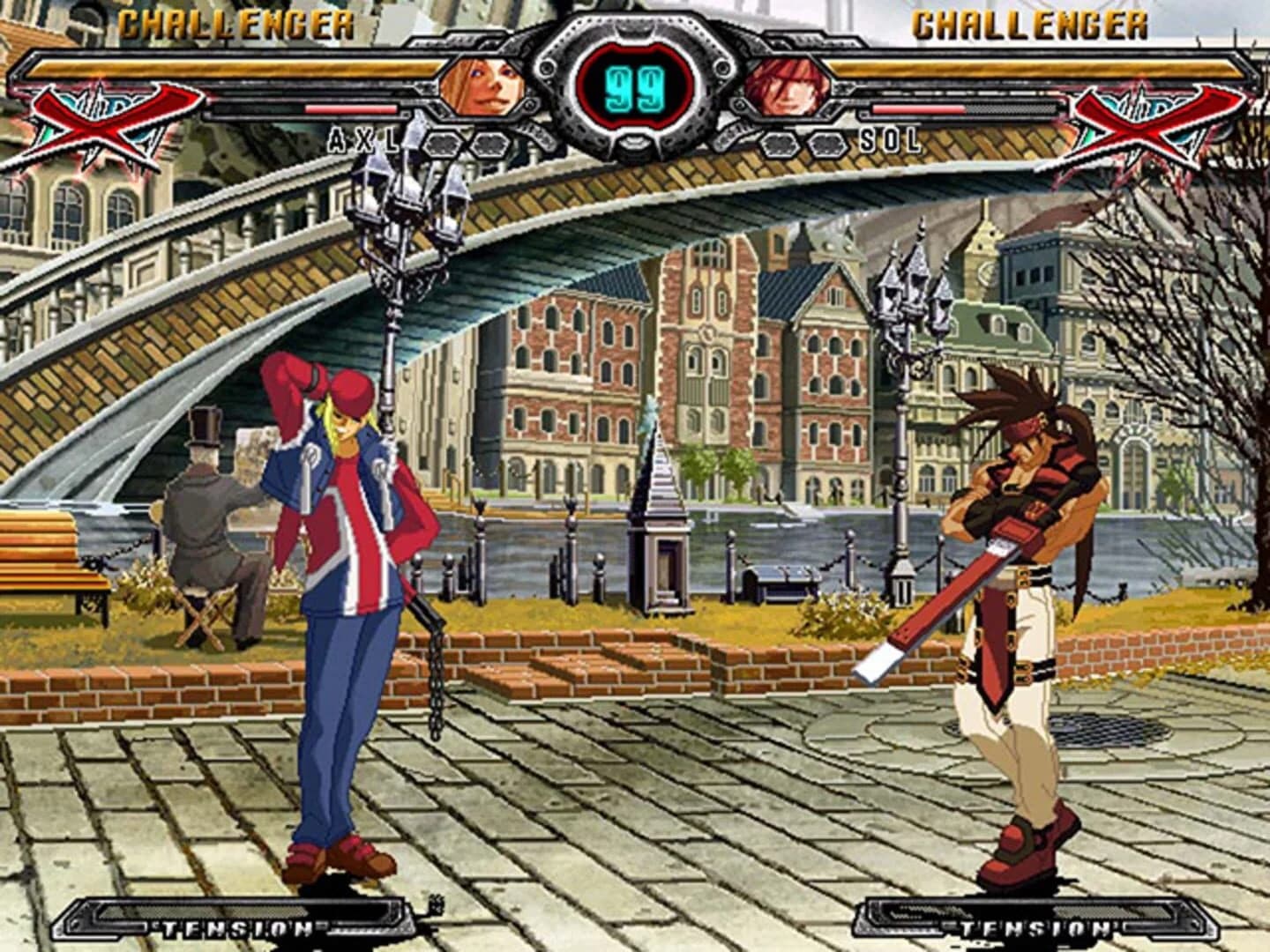Select Sol's character portrait
Image resolution: width=1270 pixels, height=952 pixels.
click(788, 86)
